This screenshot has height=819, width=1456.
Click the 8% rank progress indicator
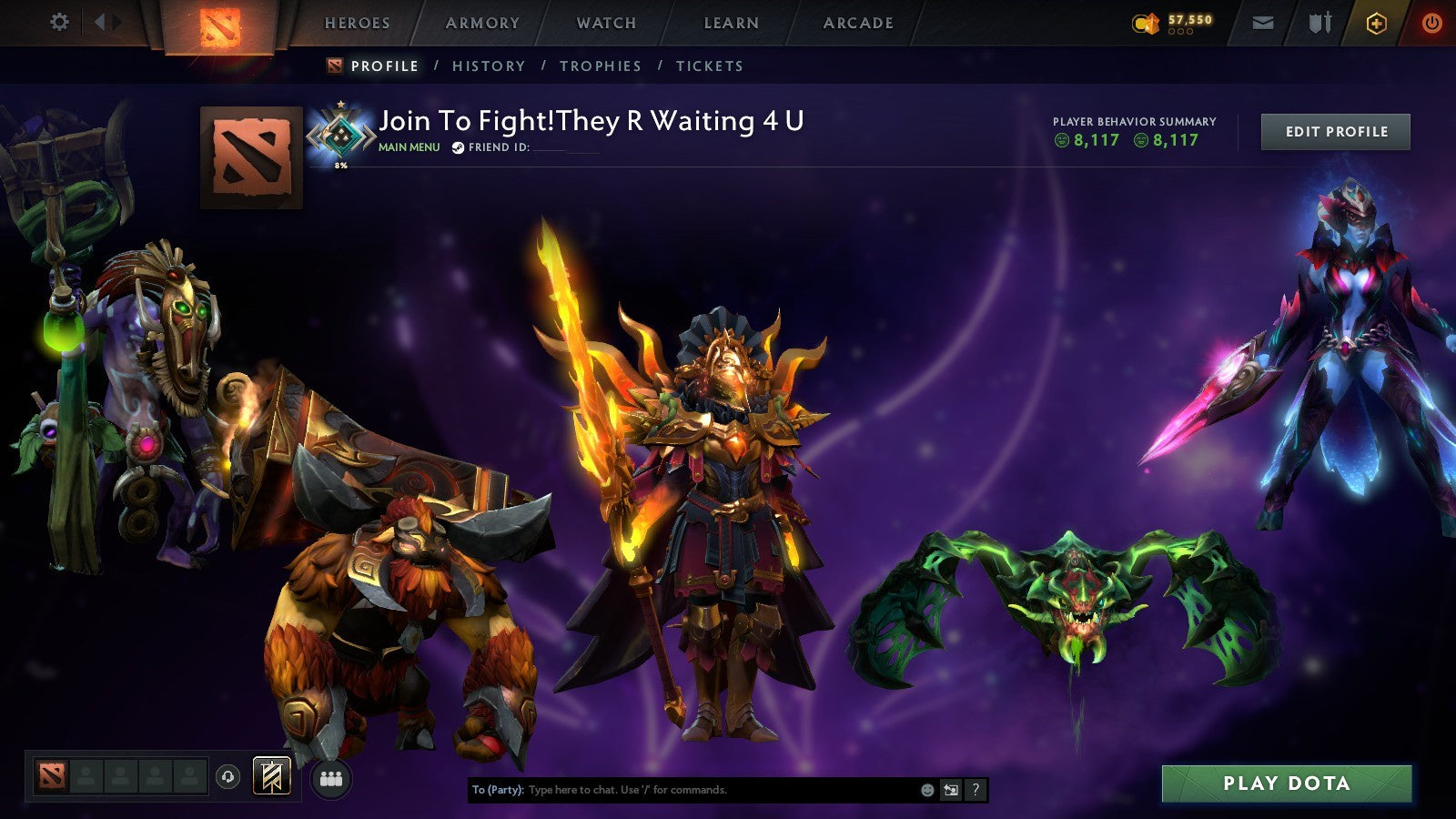[x=340, y=167]
